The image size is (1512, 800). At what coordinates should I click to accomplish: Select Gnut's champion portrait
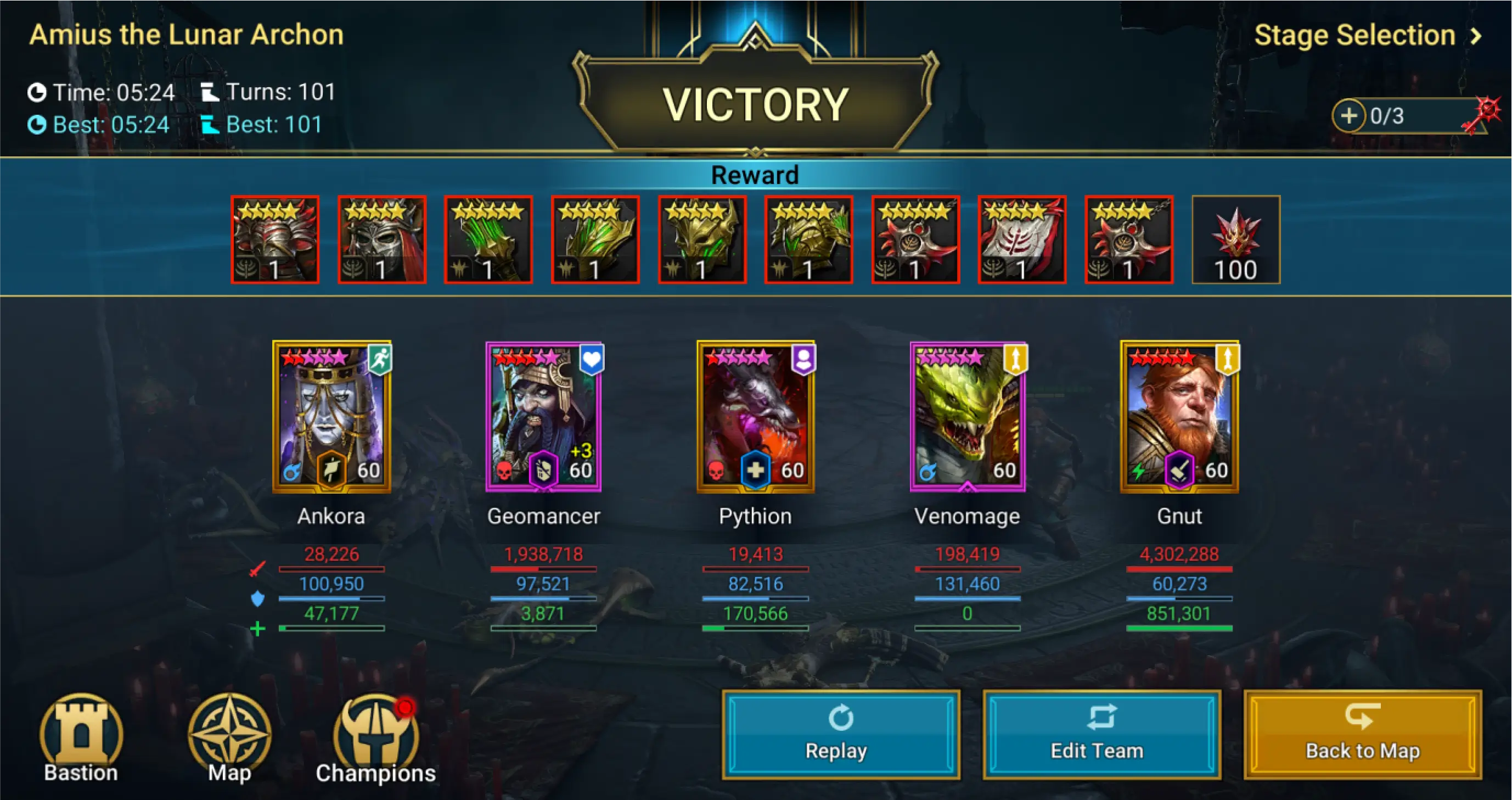[1179, 416]
